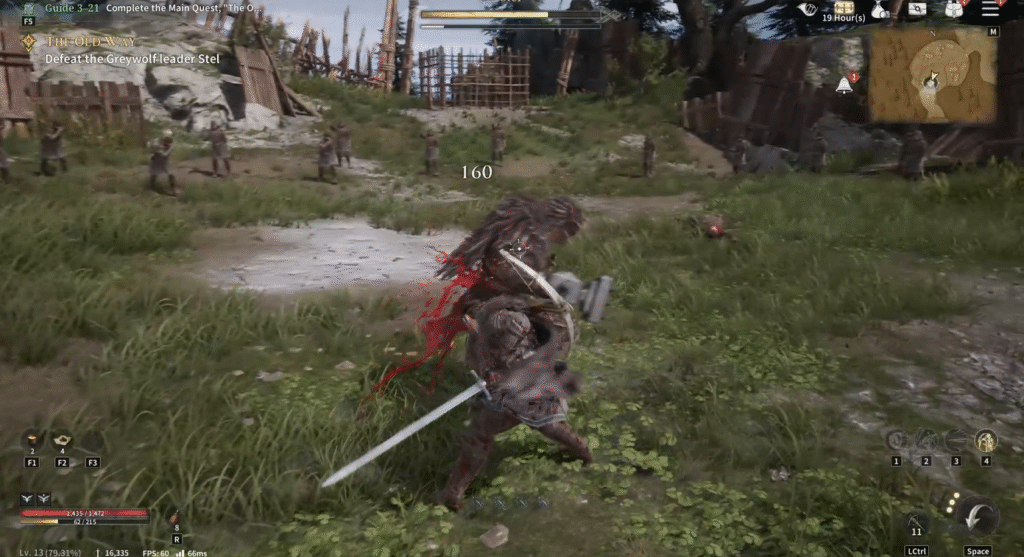This screenshot has height=557, width=1024.
Task: Open the hamburger main menu
Action: pyautogui.click(x=990, y=9)
